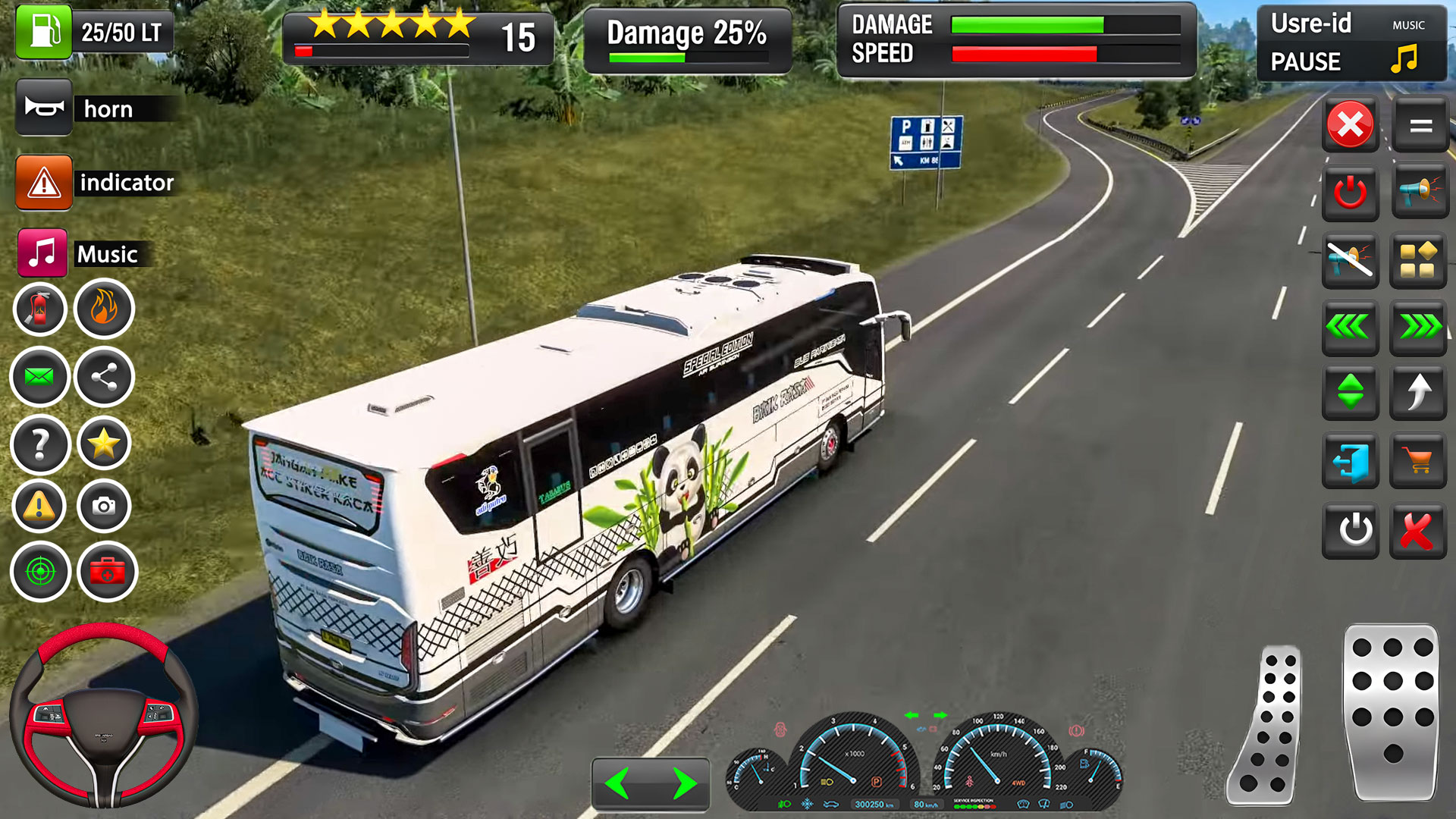Open the red first aid kit
This screenshot has height=819, width=1456.
(107, 572)
